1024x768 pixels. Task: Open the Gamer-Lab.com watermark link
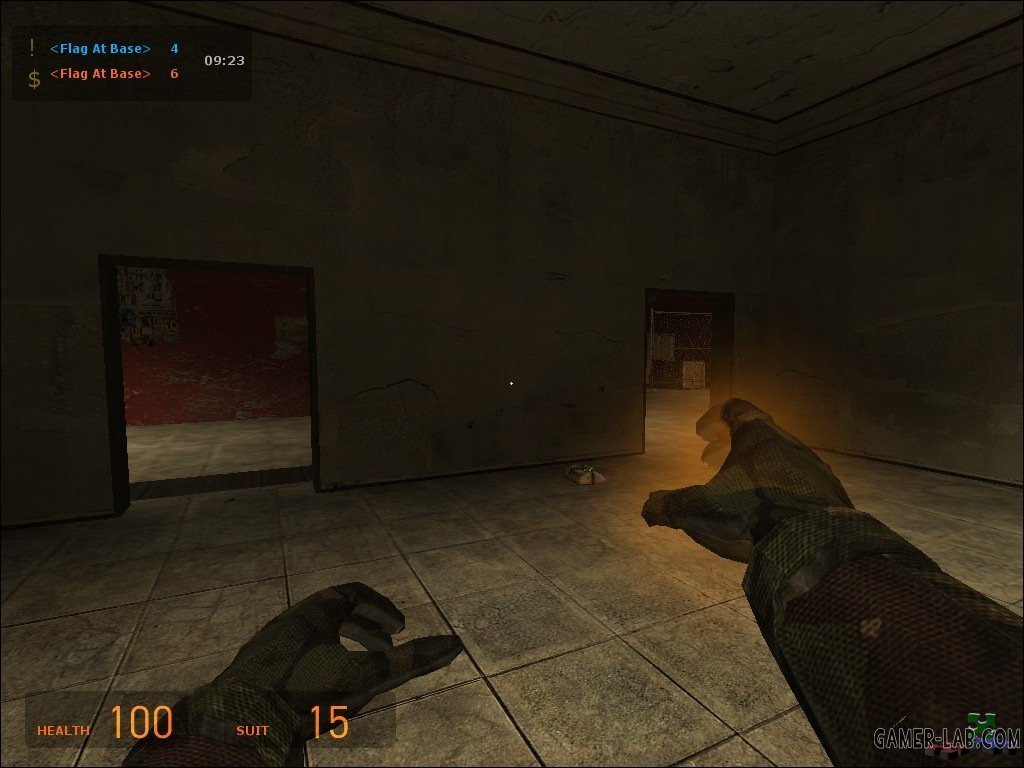945,738
